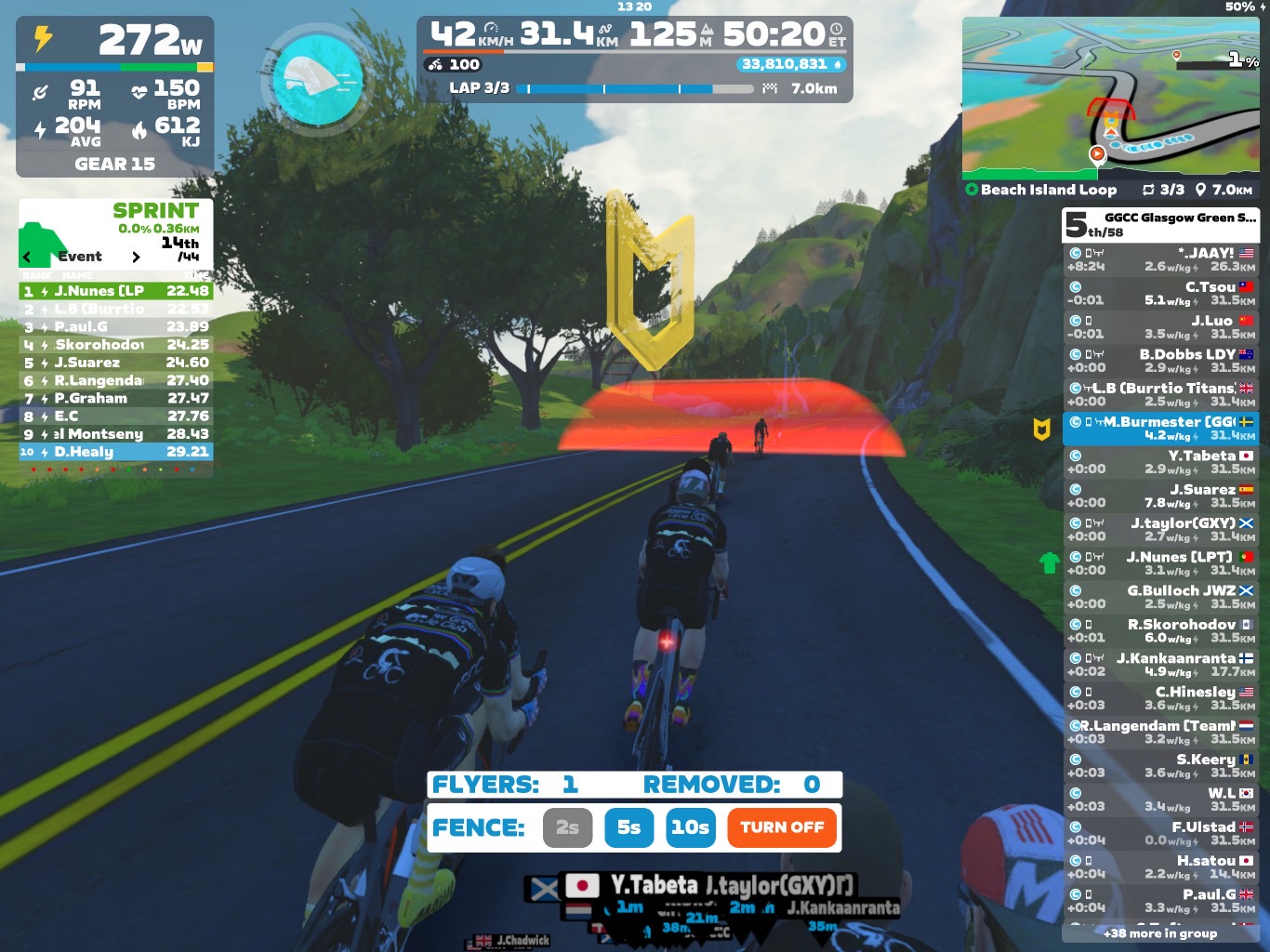The image size is (1270, 952).
Task: Turn off the fence
Action: tap(782, 827)
